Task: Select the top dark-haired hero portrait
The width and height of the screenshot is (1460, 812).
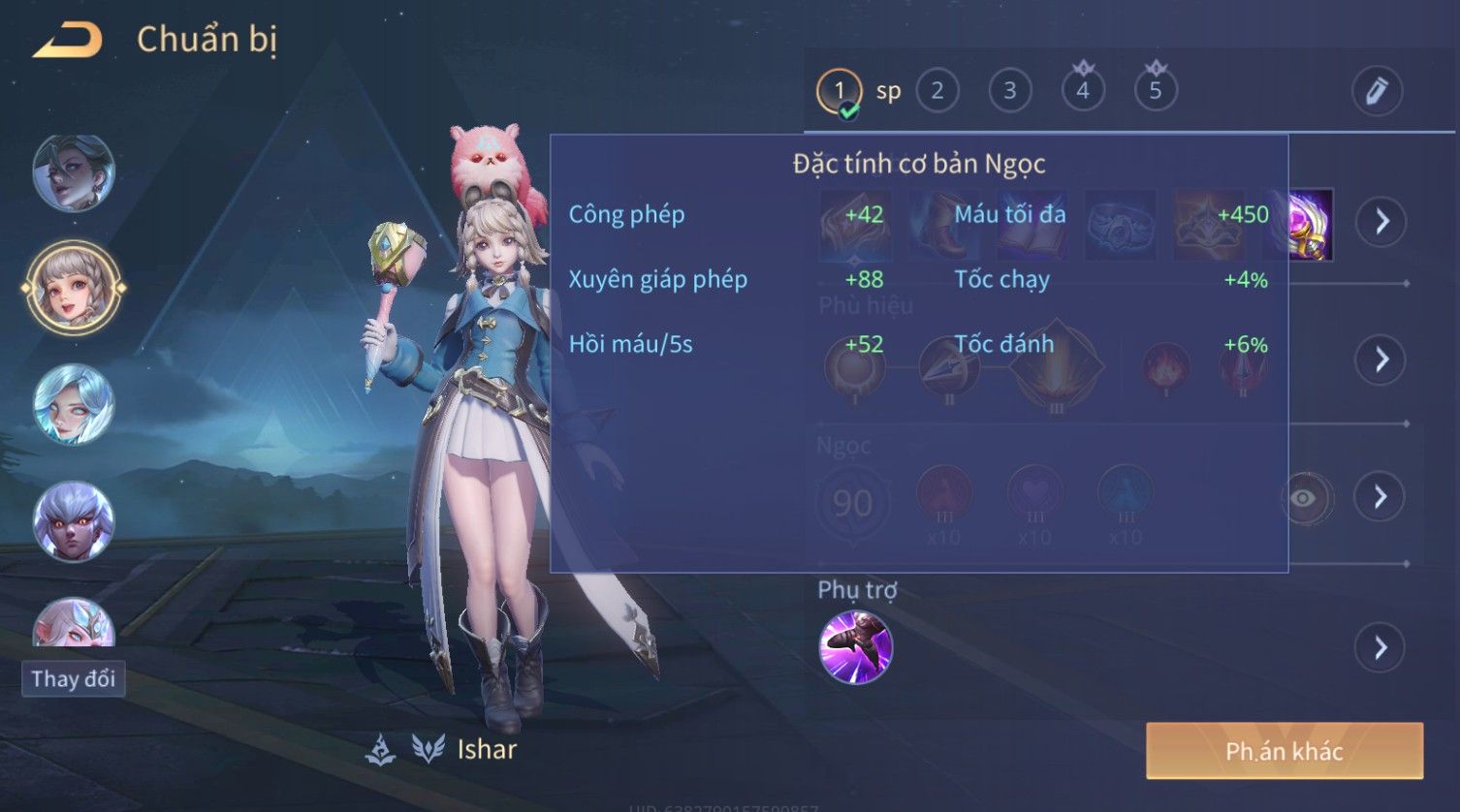Action: (x=74, y=173)
